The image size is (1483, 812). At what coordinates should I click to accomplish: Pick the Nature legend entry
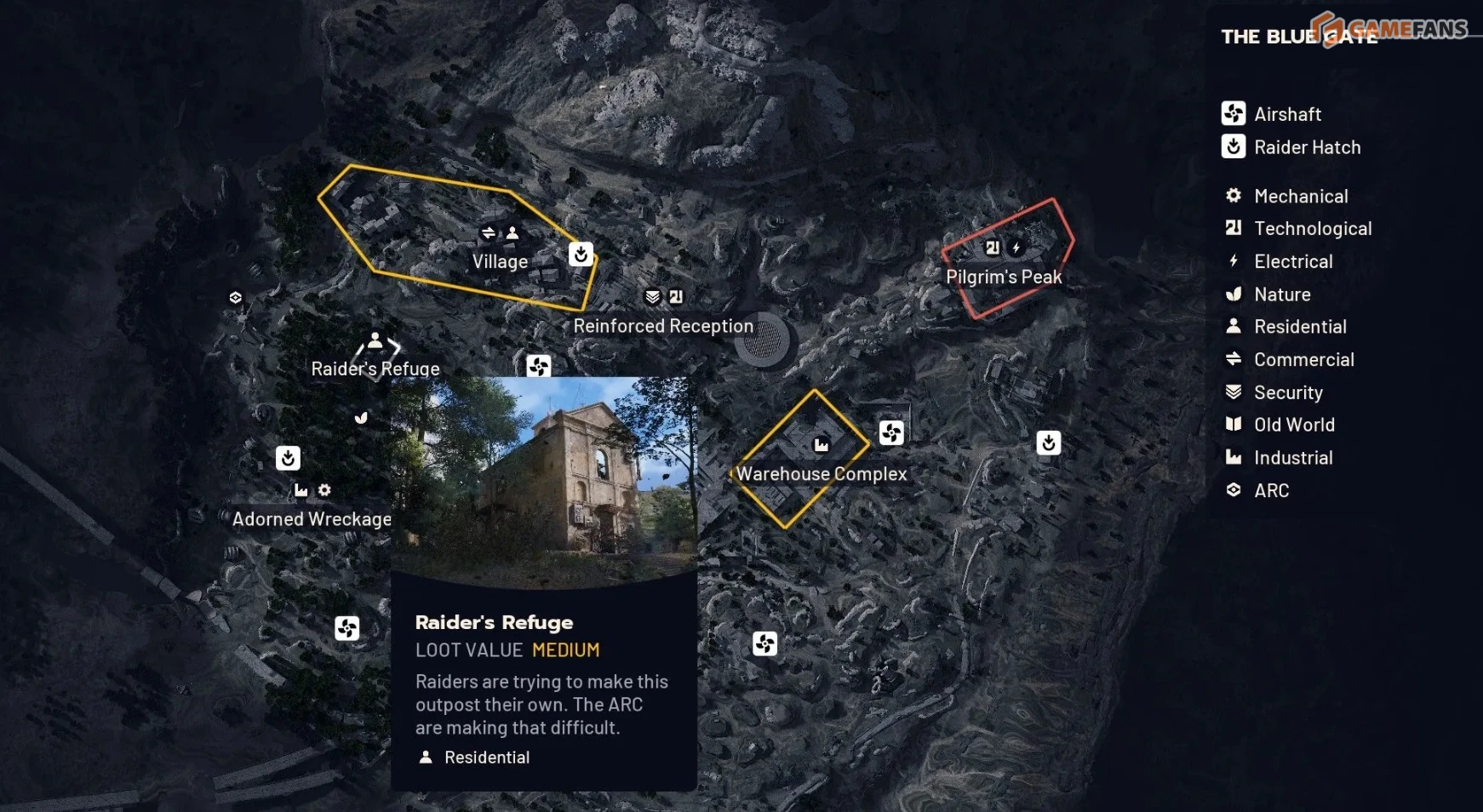pos(1281,294)
